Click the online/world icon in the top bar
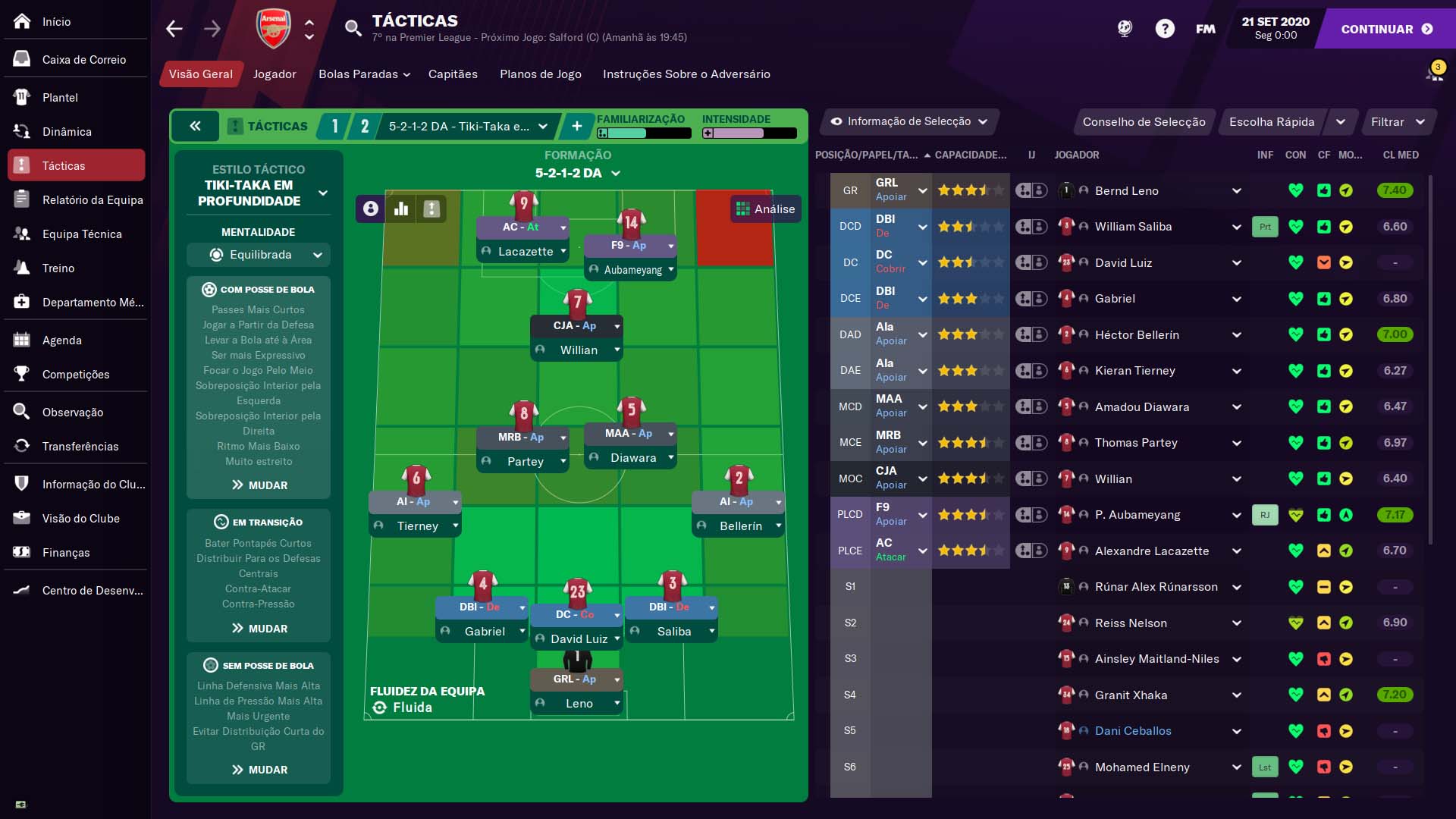 tap(1125, 28)
